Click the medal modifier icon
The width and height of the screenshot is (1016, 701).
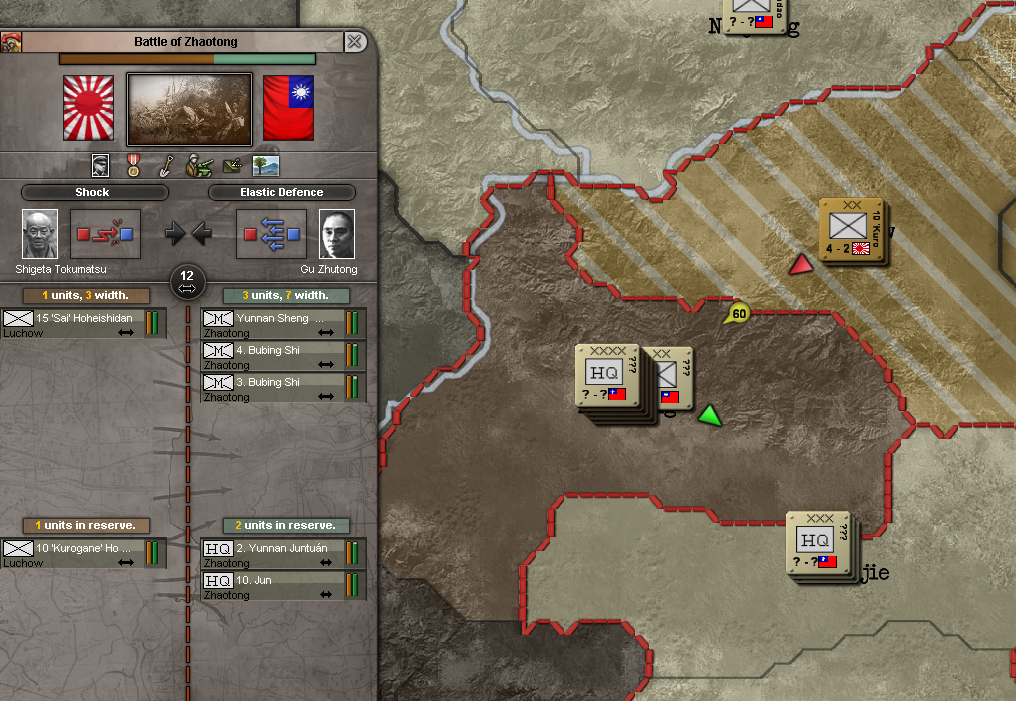point(133,165)
